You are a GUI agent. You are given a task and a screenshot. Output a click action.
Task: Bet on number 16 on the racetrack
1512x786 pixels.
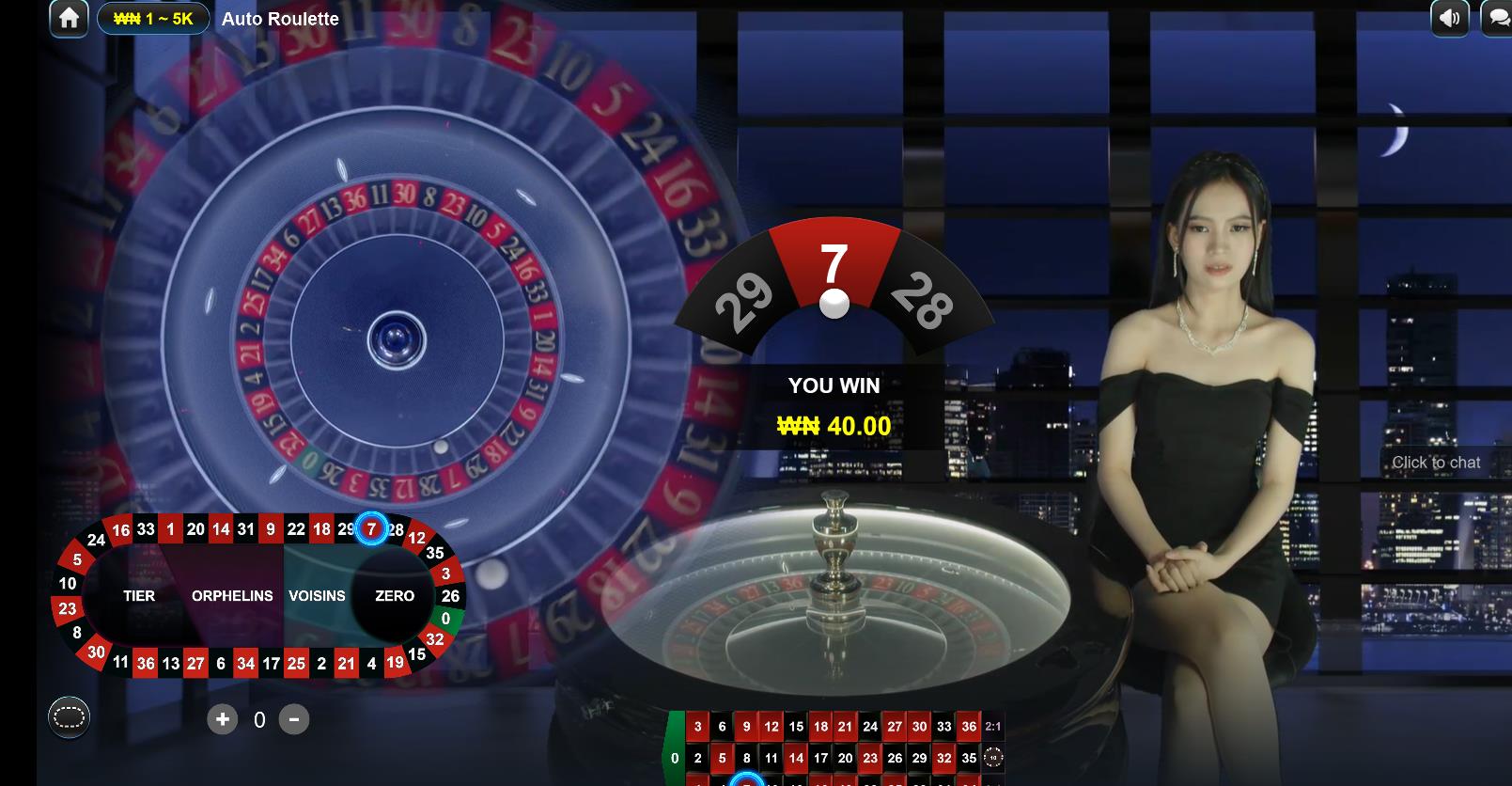(121, 531)
